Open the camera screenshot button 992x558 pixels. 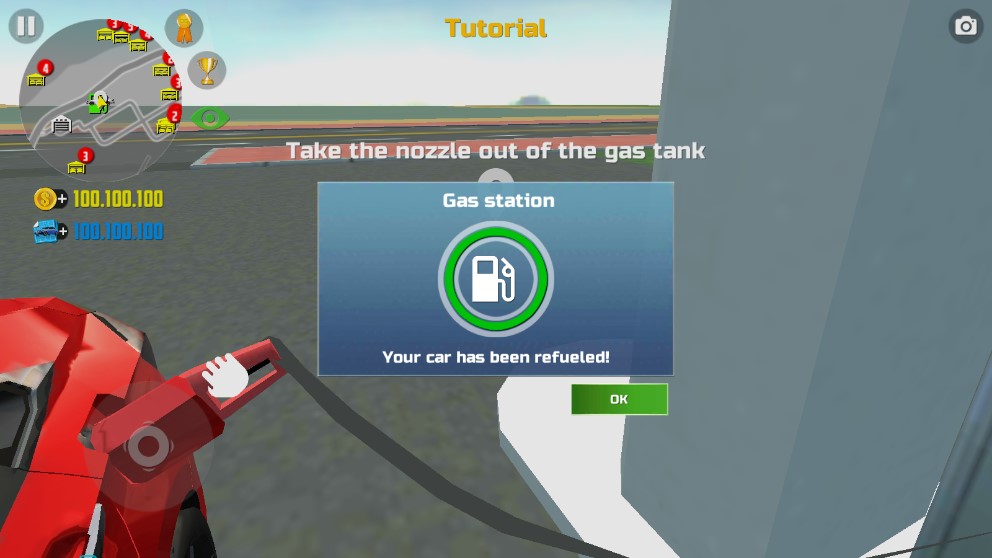pyautogui.click(x=965, y=26)
